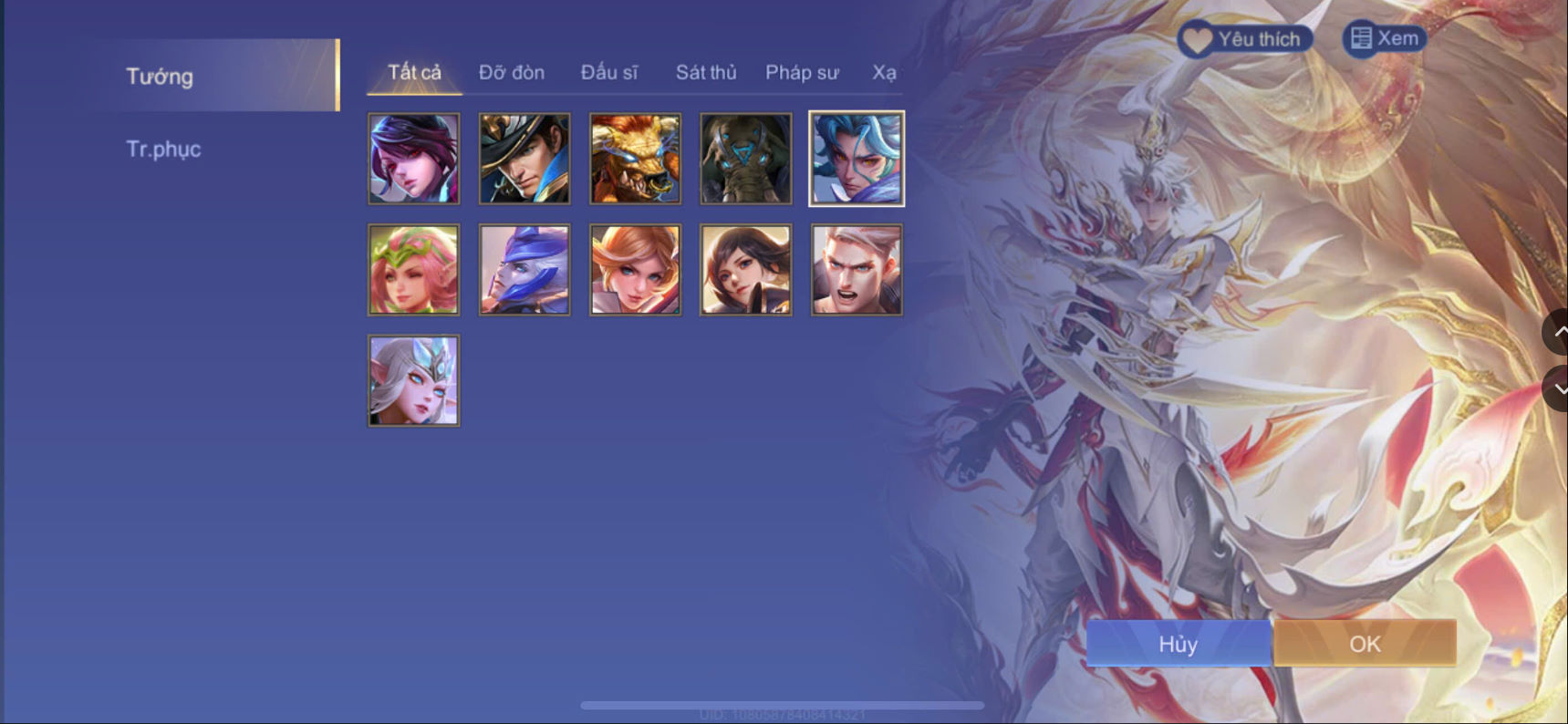1568x724 pixels.
Task: Toggle selection of the shirtless brawler hero
Action: [x=855, y=268]
